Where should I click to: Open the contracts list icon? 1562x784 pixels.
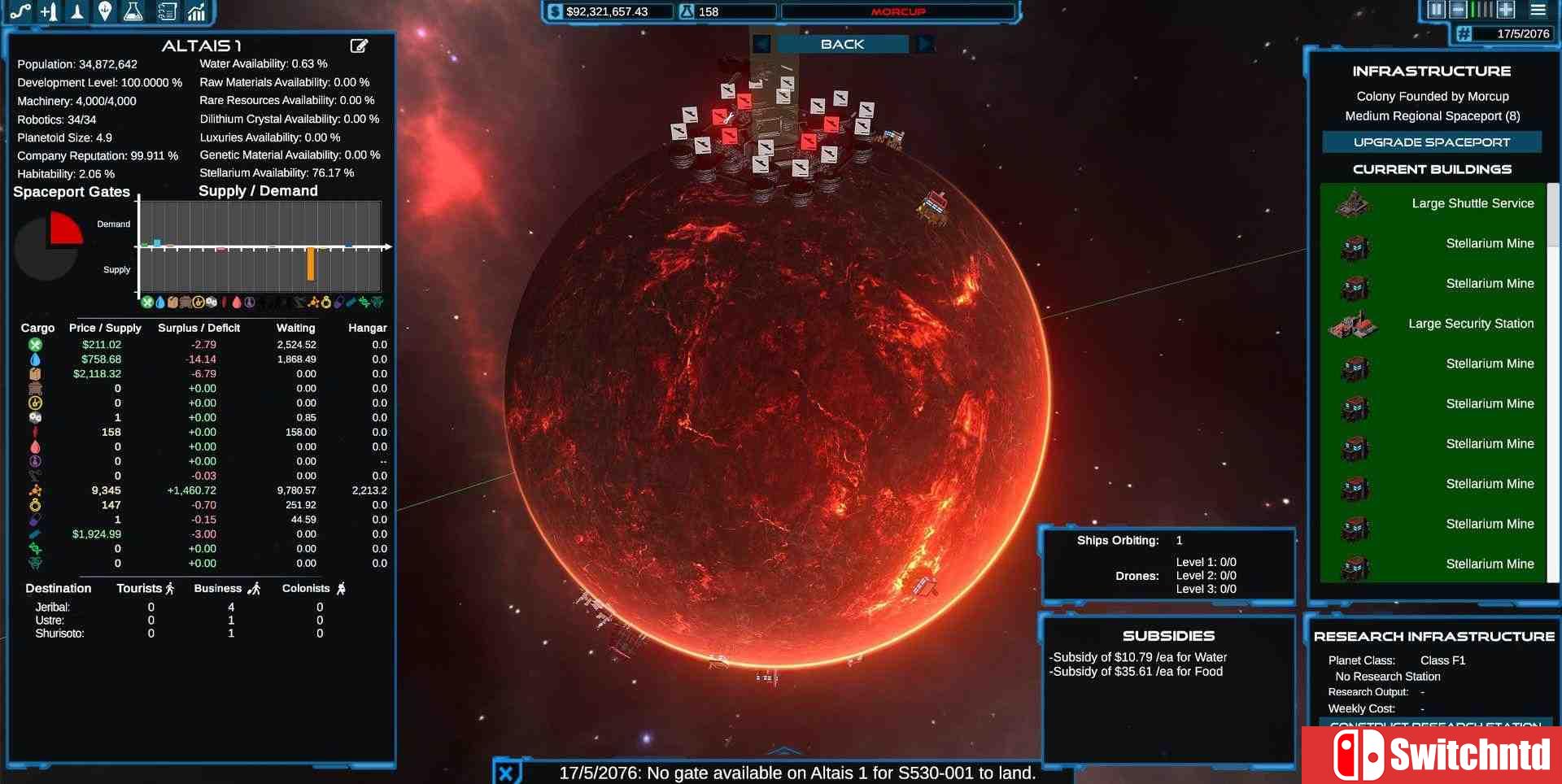[x=168, y=11]
